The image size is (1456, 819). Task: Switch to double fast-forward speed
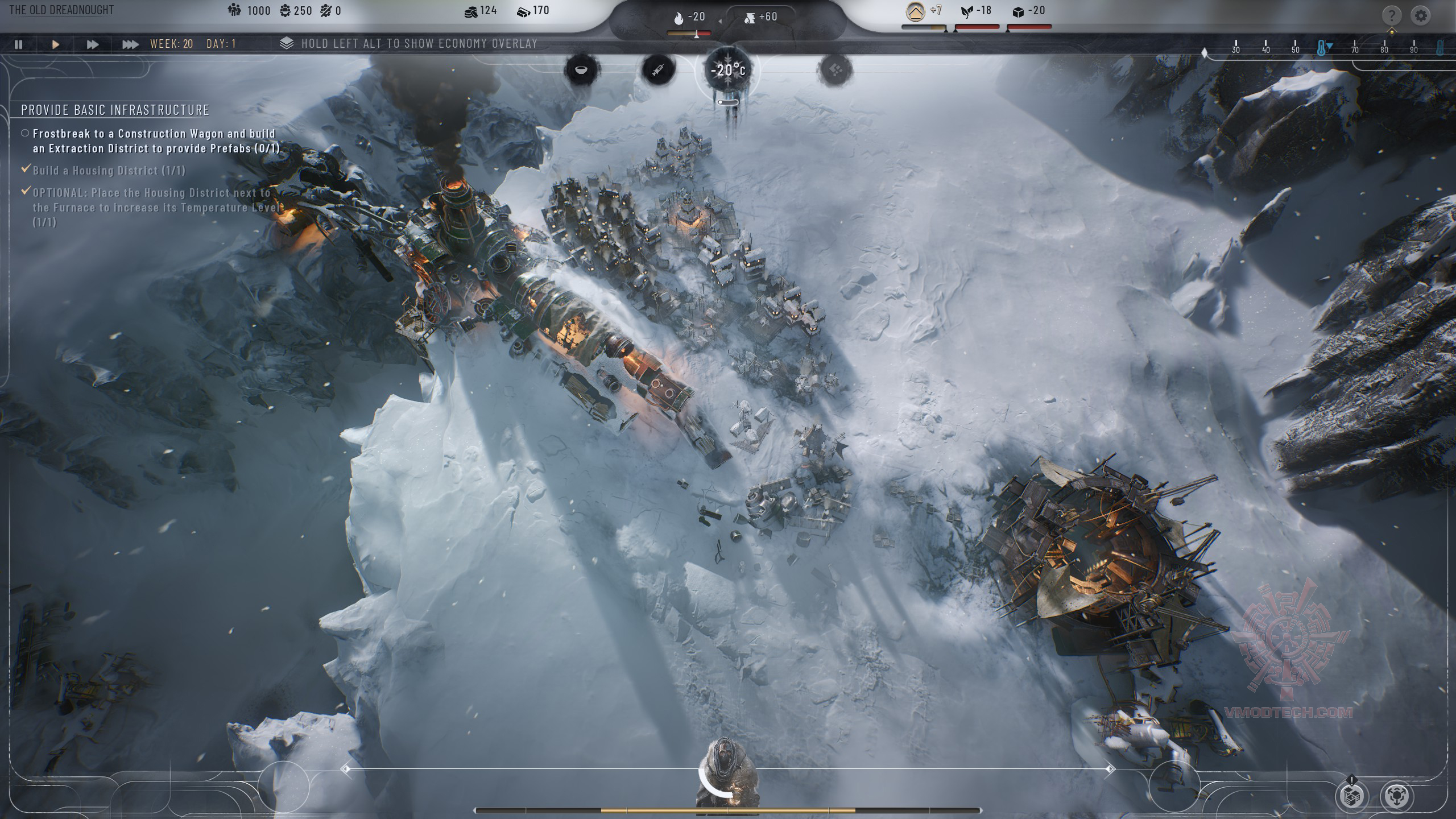[x=92, y=44]
